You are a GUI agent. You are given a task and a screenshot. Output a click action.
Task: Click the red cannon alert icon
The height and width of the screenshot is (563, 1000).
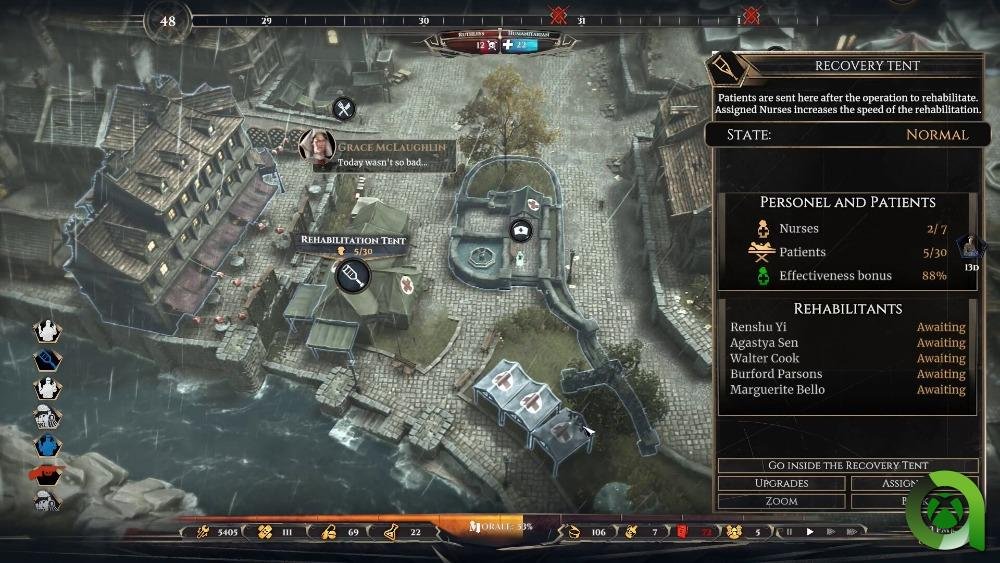(47, 474)
